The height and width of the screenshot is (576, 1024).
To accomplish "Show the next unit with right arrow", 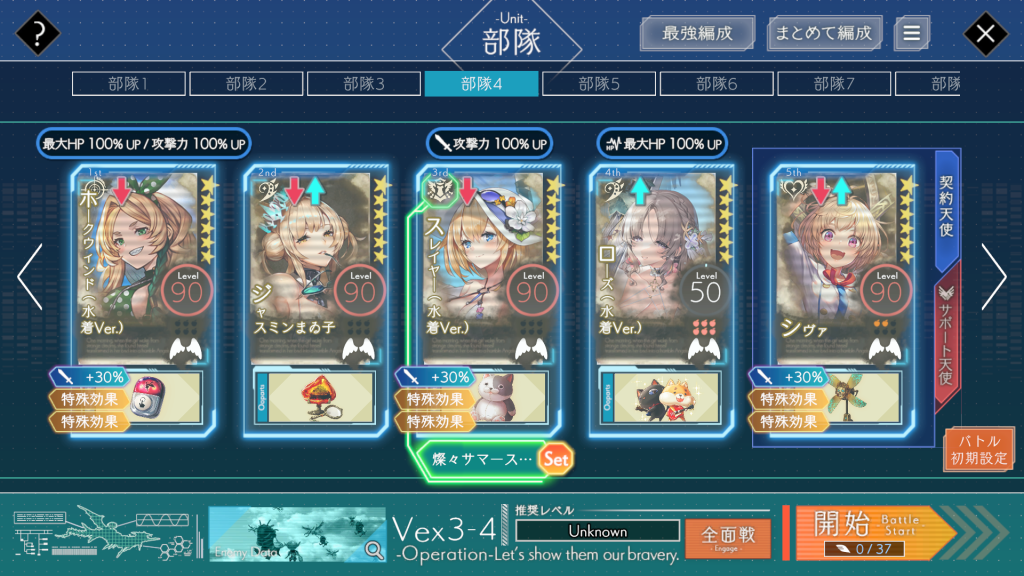I will (994, 277).
